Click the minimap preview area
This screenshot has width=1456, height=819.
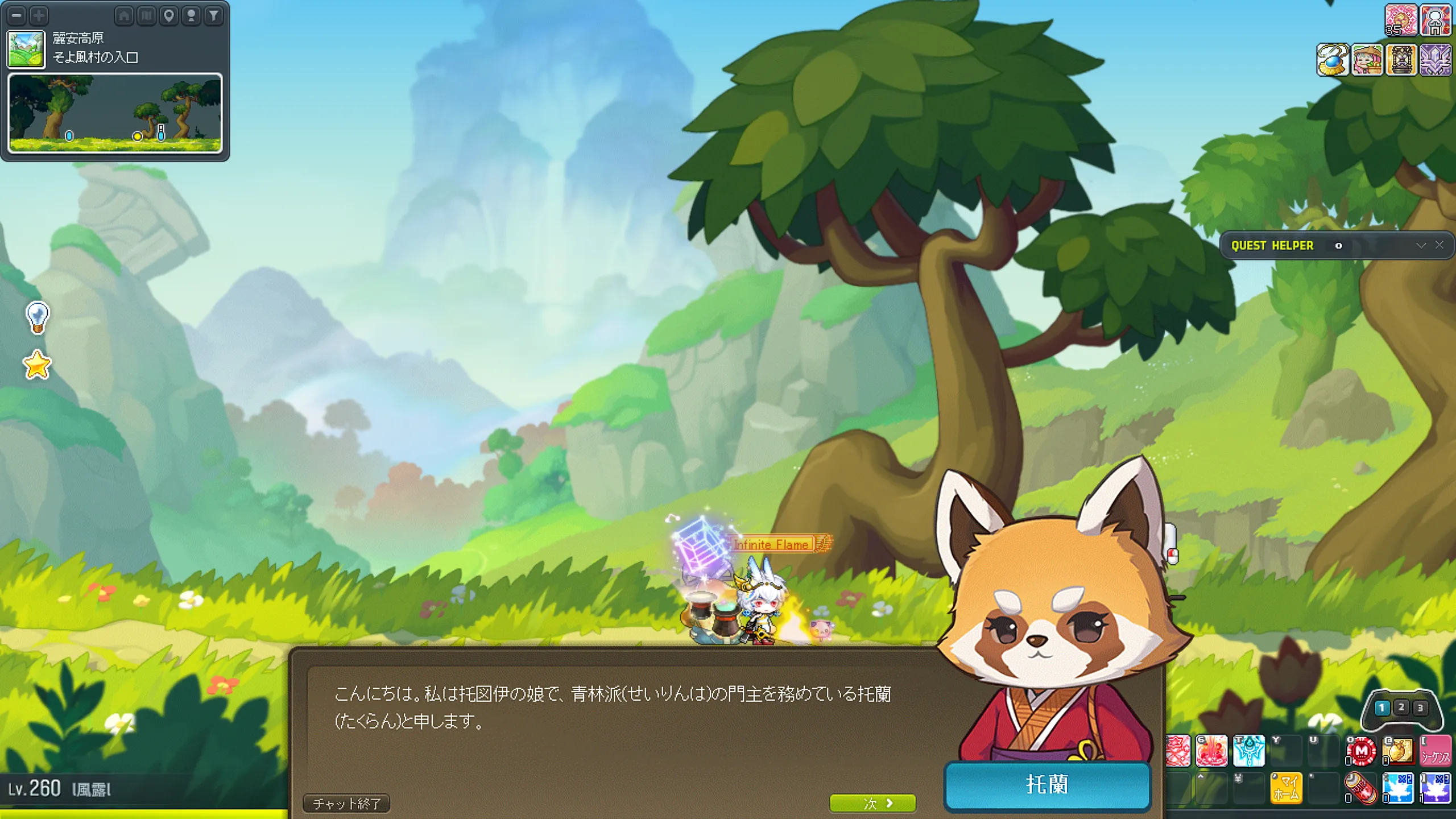click(x=115, y=113)
